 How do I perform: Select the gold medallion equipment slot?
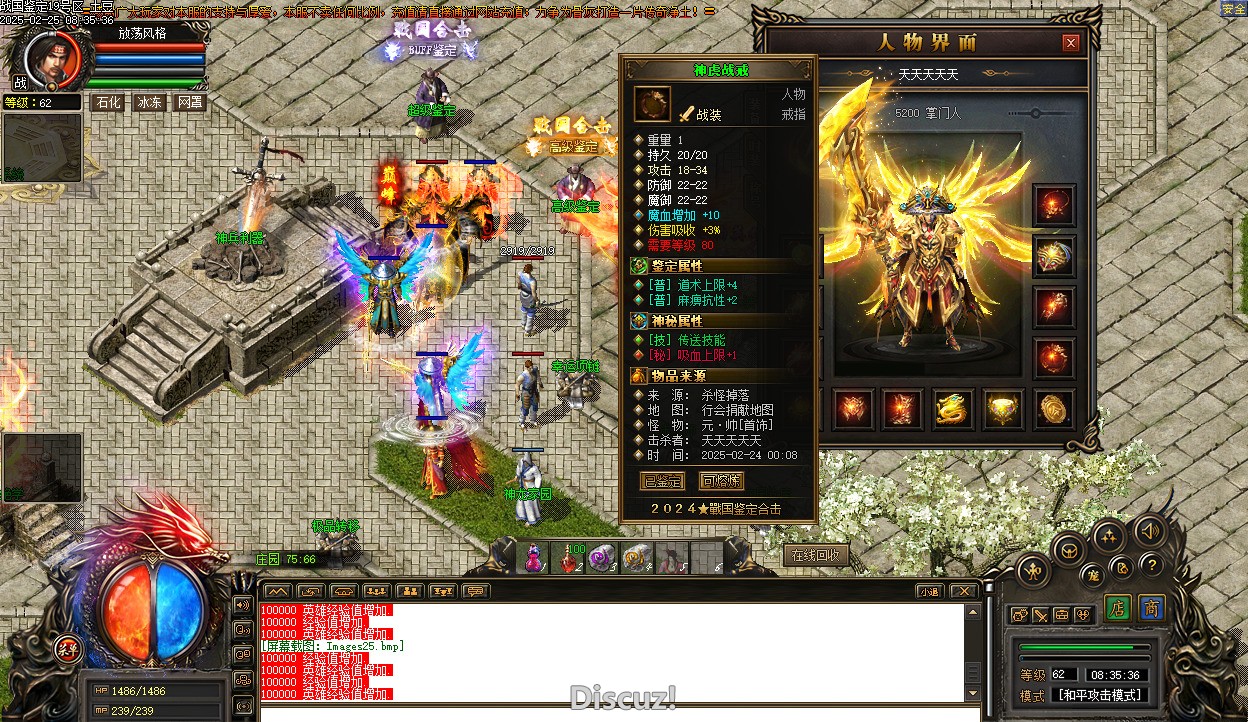(x=1053, y=409)
